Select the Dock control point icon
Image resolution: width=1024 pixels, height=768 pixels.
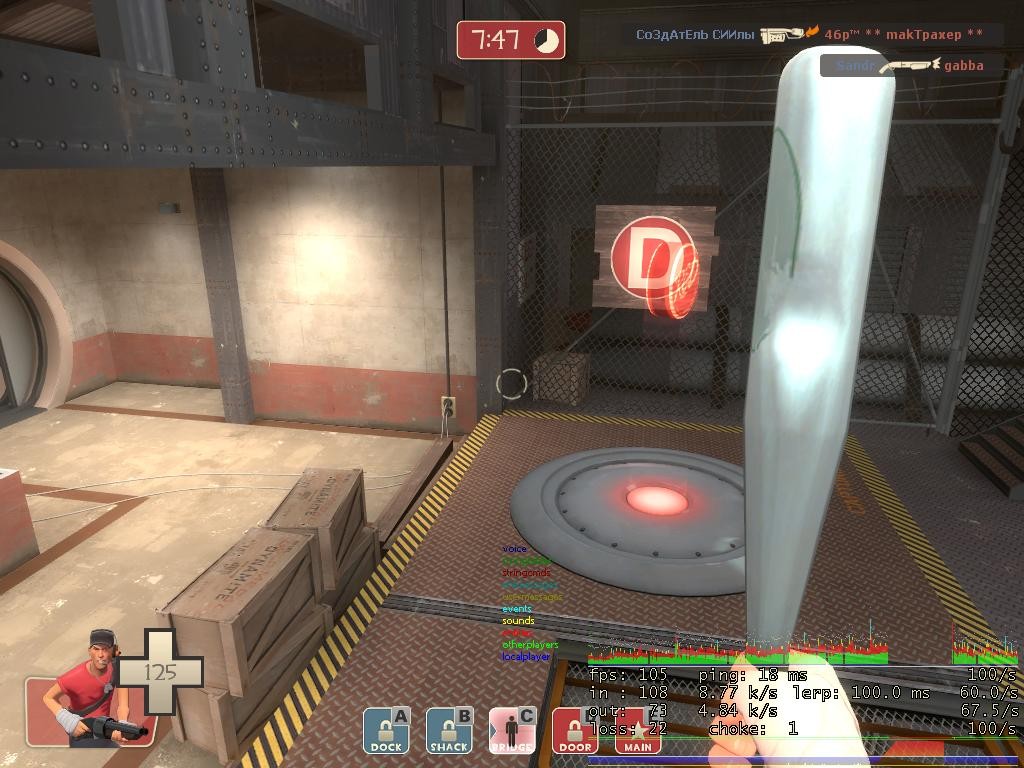pyautogui.click(x=386, y=731)
